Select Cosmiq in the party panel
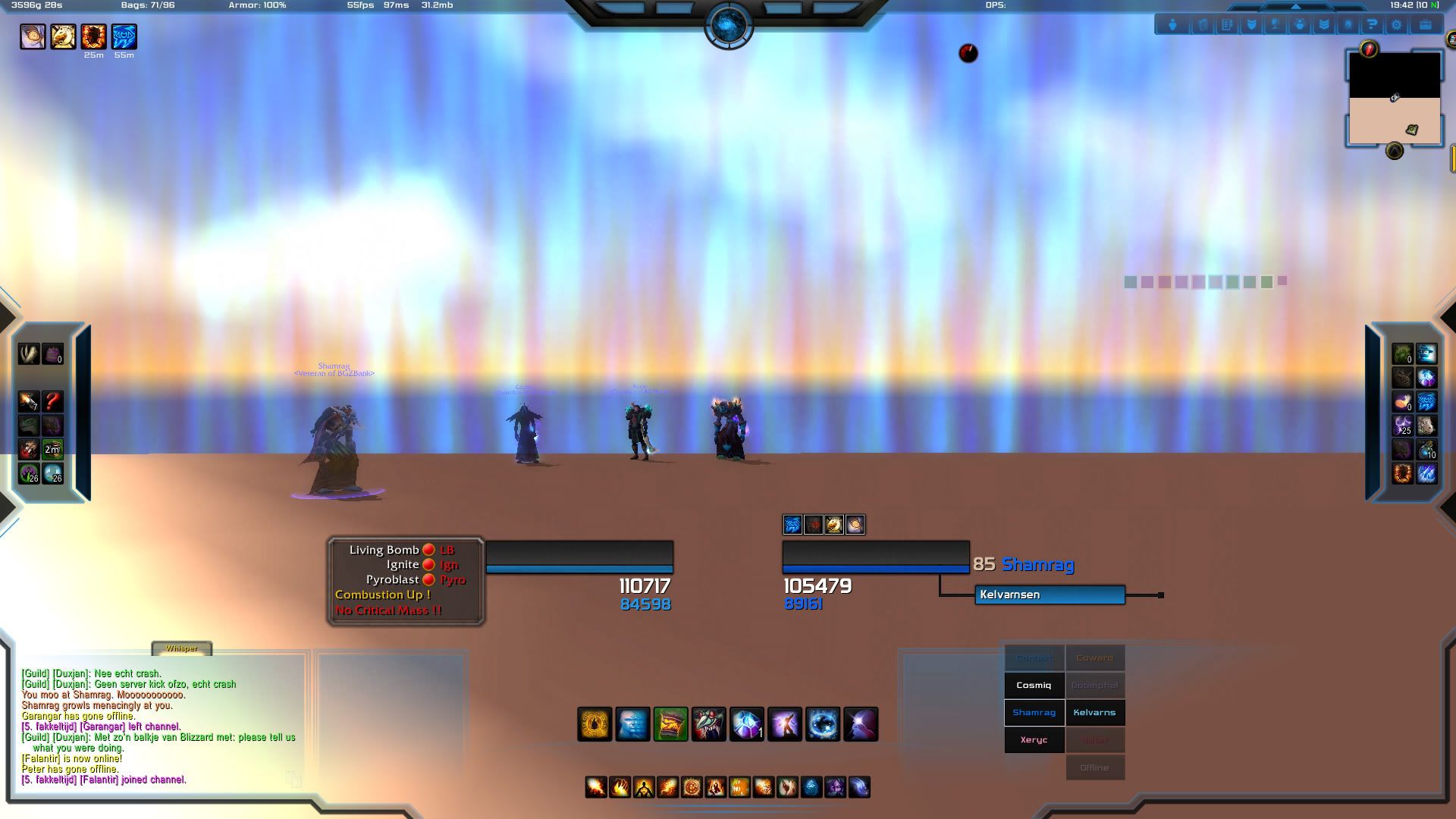 tap(1034, 685)
